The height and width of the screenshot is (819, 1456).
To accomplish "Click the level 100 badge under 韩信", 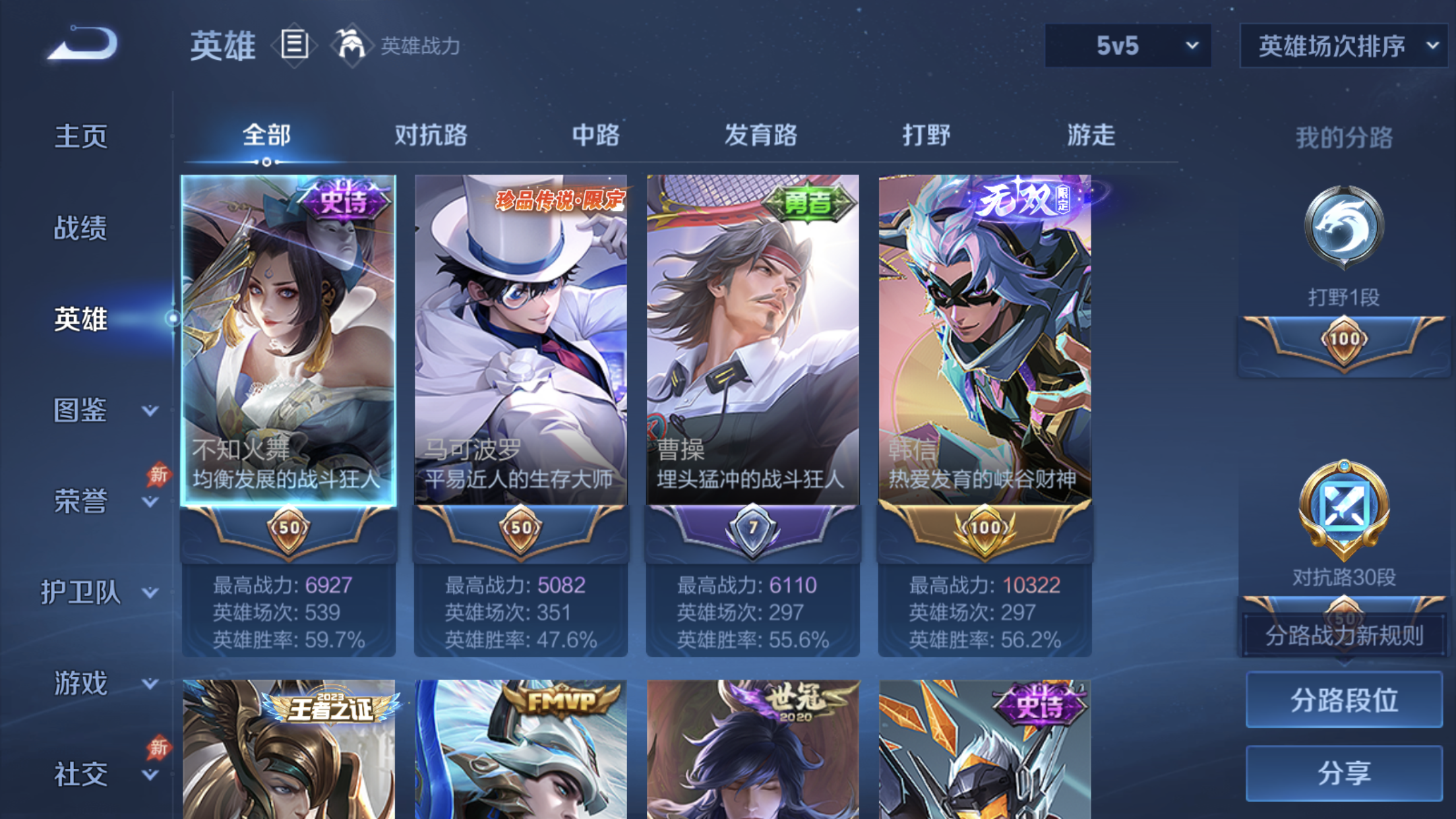I will pyautogui.click(x=986, y=528).
